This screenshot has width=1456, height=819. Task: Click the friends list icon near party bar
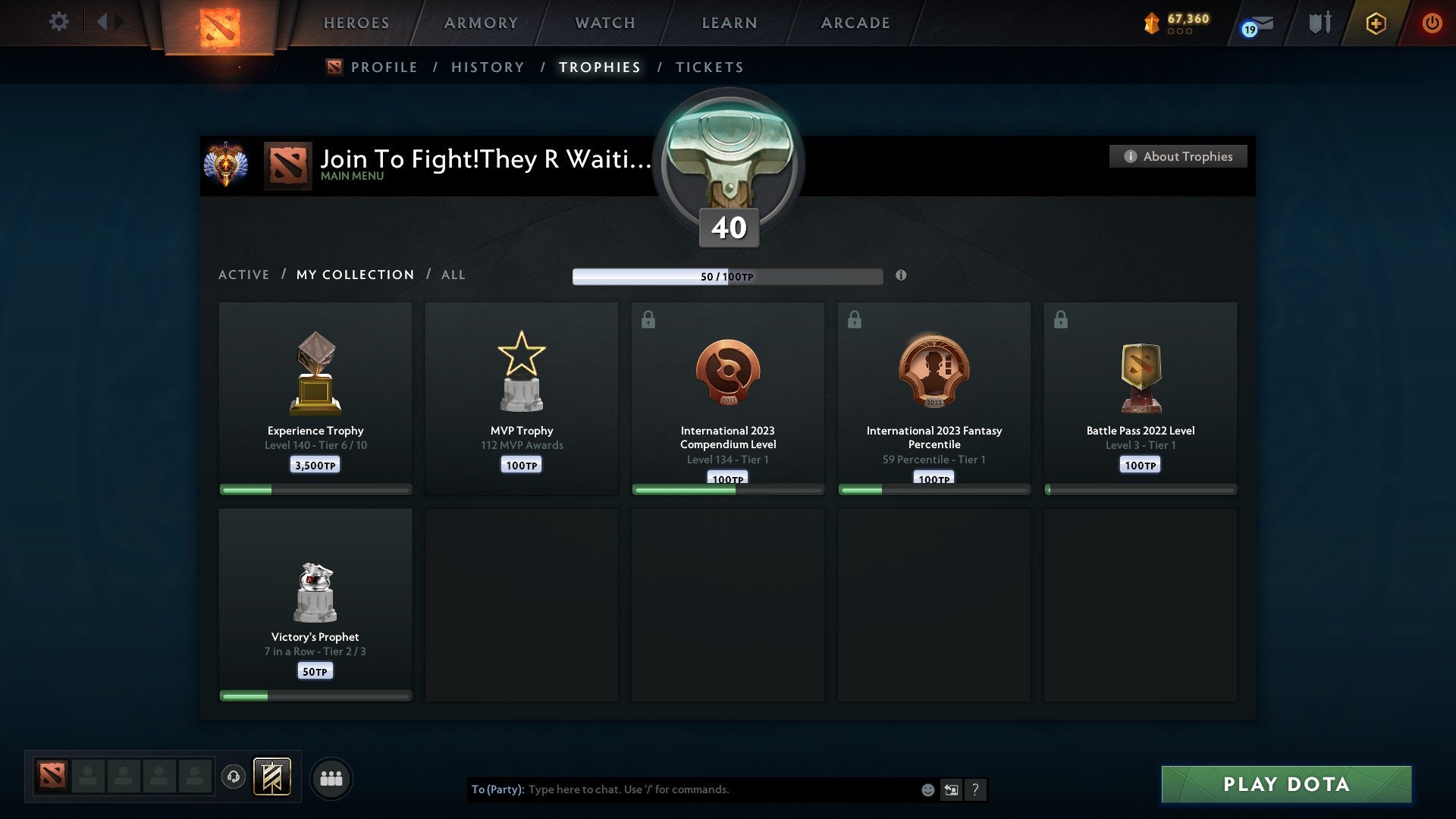(x=331, y=777)
